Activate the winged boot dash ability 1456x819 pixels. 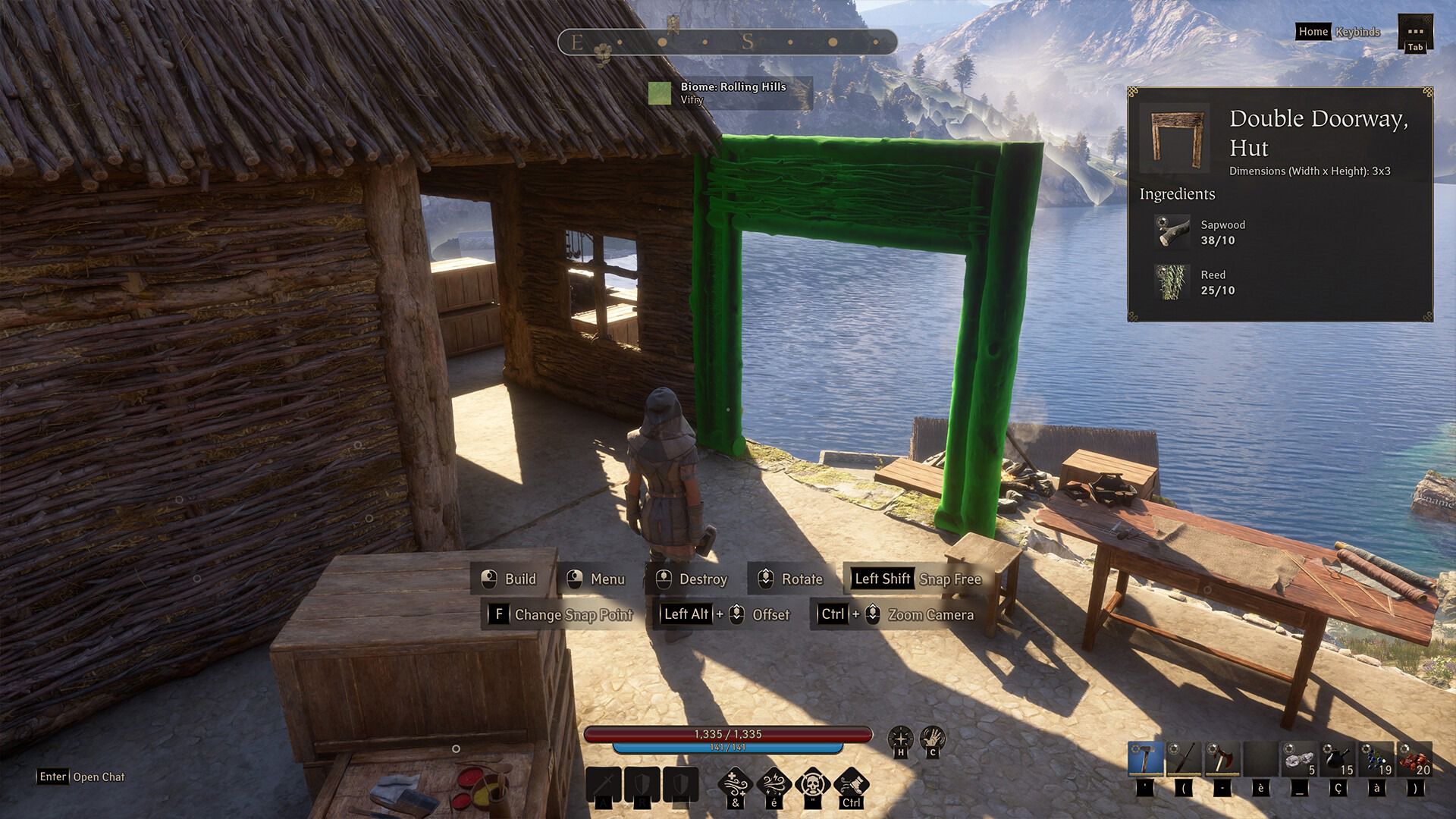[x=851, y=784]
